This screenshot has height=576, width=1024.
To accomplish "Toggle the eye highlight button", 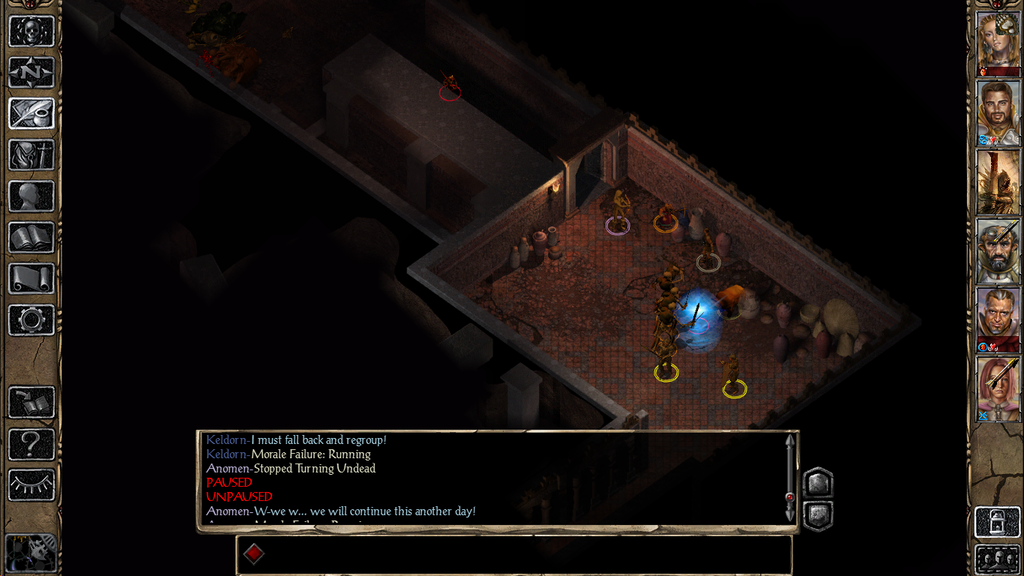I will (31, 485).
